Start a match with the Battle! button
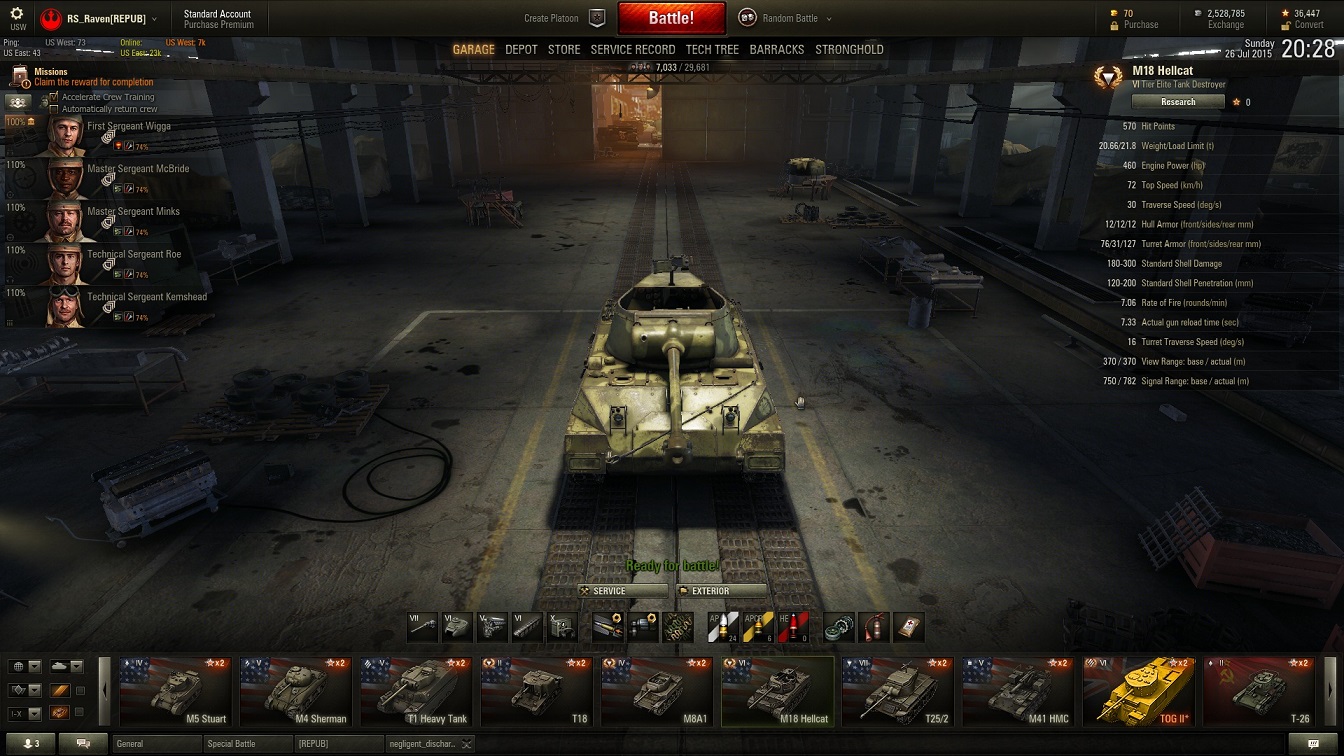The width and height of the screenshot is (1344, 756). pos(671,18)
